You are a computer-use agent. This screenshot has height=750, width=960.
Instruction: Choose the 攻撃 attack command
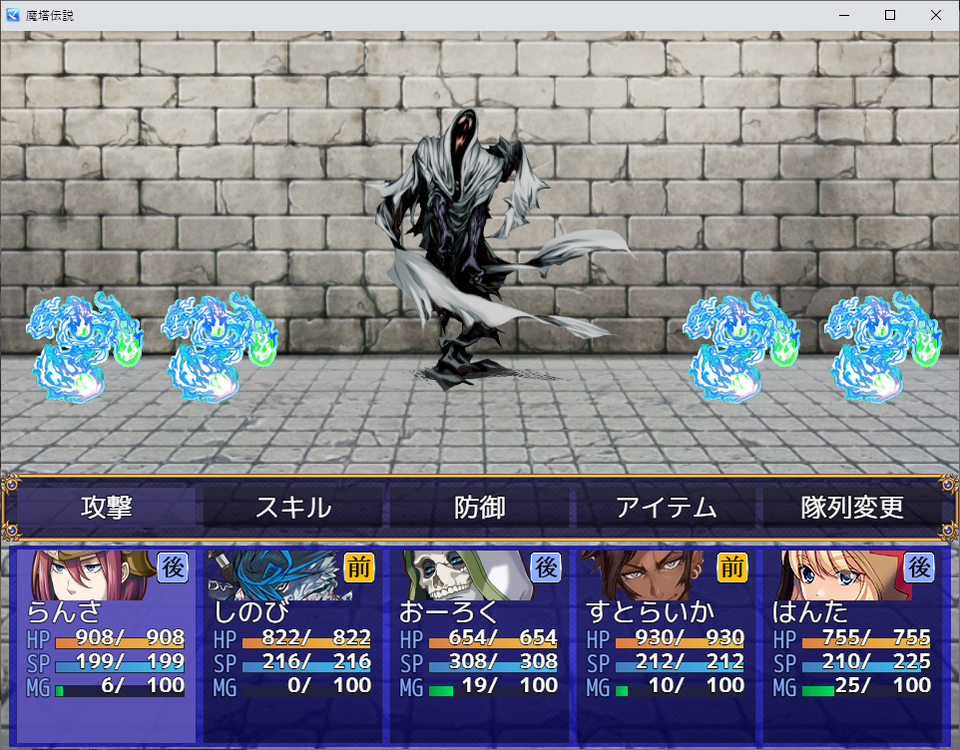pyautogui.click(x=107, y=507)
